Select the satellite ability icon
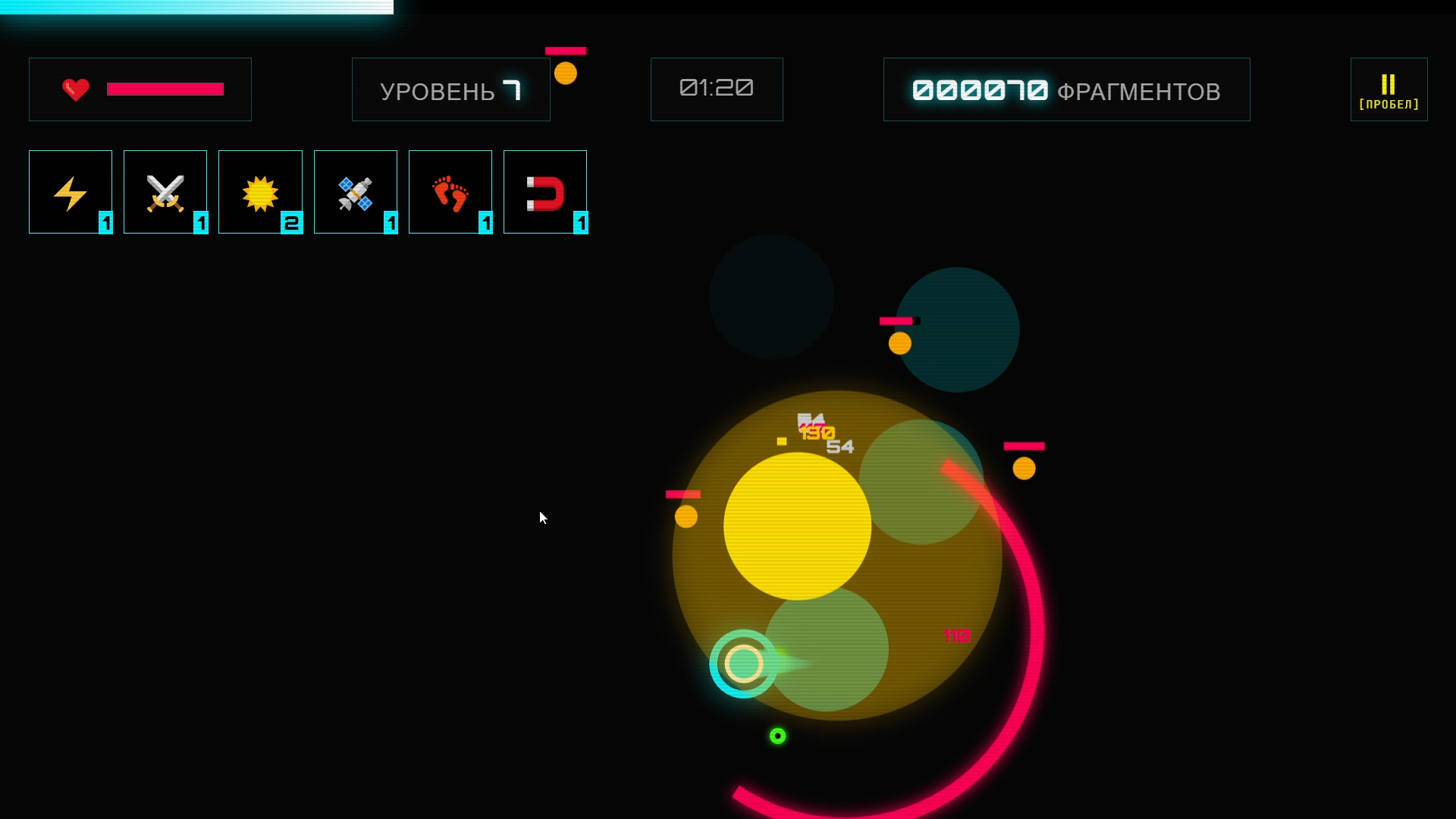 pos(355,191)
